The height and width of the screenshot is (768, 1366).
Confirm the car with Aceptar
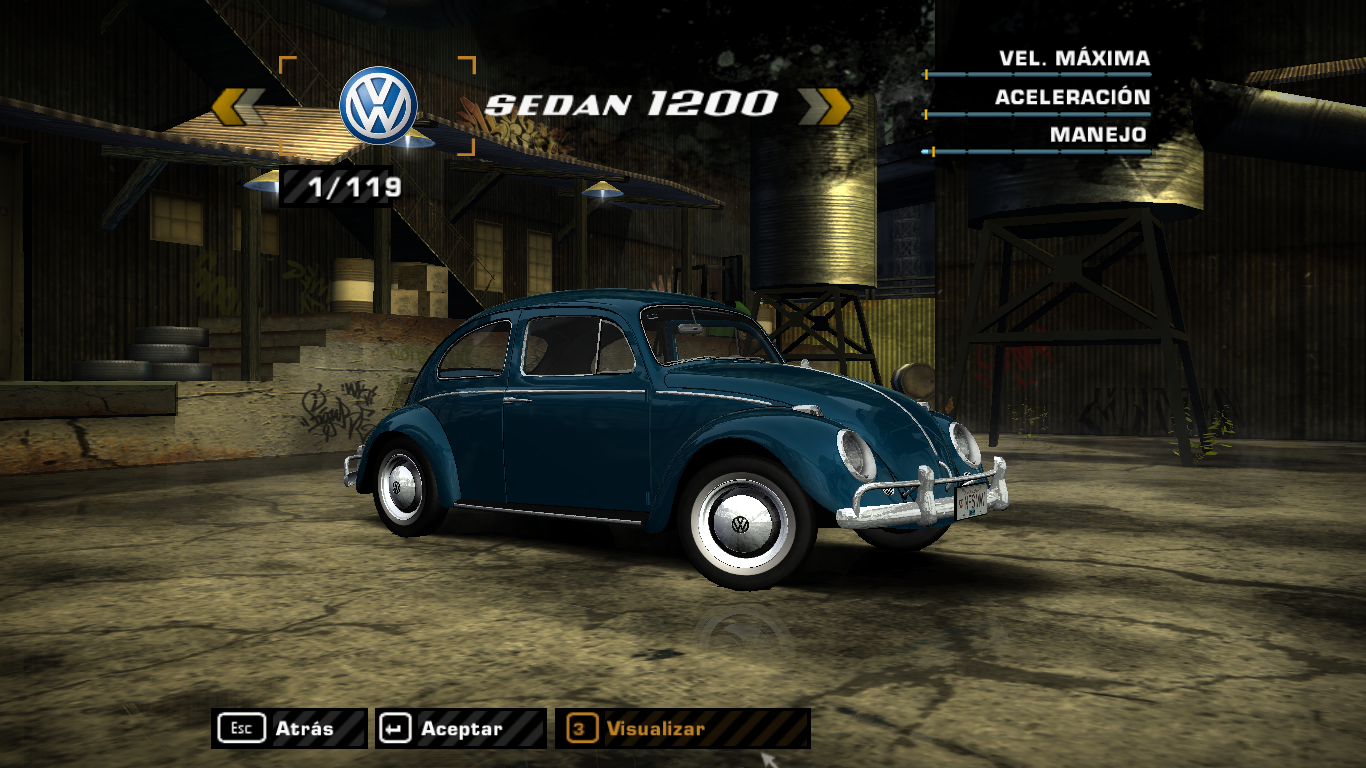click(x=460, y=729)
